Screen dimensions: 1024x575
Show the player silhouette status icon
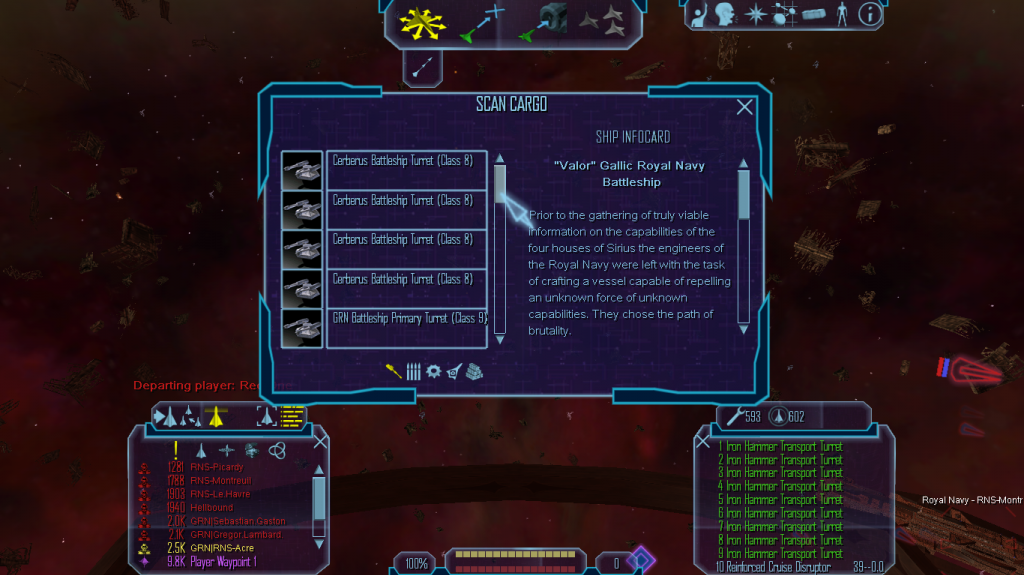tap(841, 14)
